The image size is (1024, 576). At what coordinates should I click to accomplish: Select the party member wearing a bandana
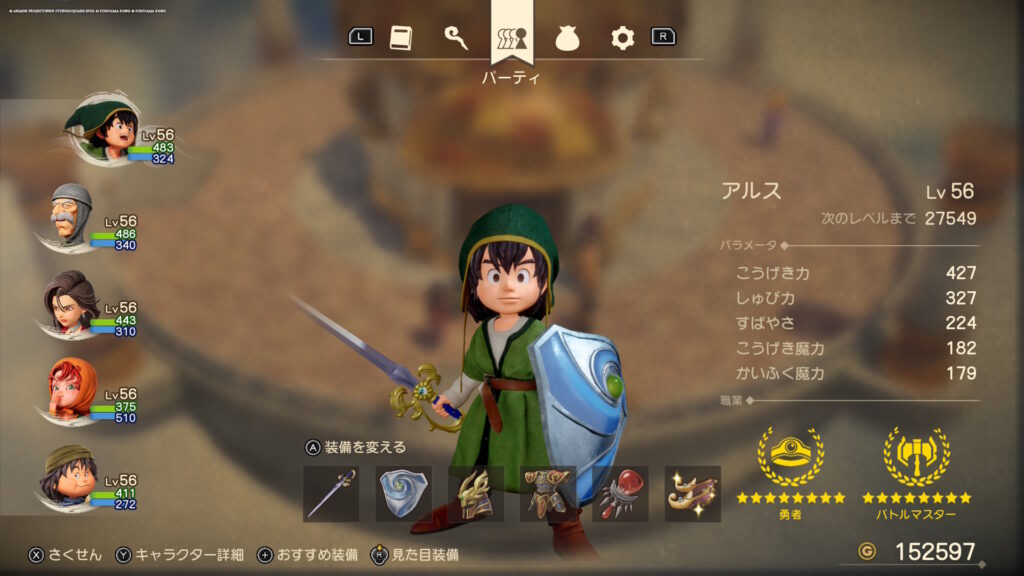(x=70, y=477)
